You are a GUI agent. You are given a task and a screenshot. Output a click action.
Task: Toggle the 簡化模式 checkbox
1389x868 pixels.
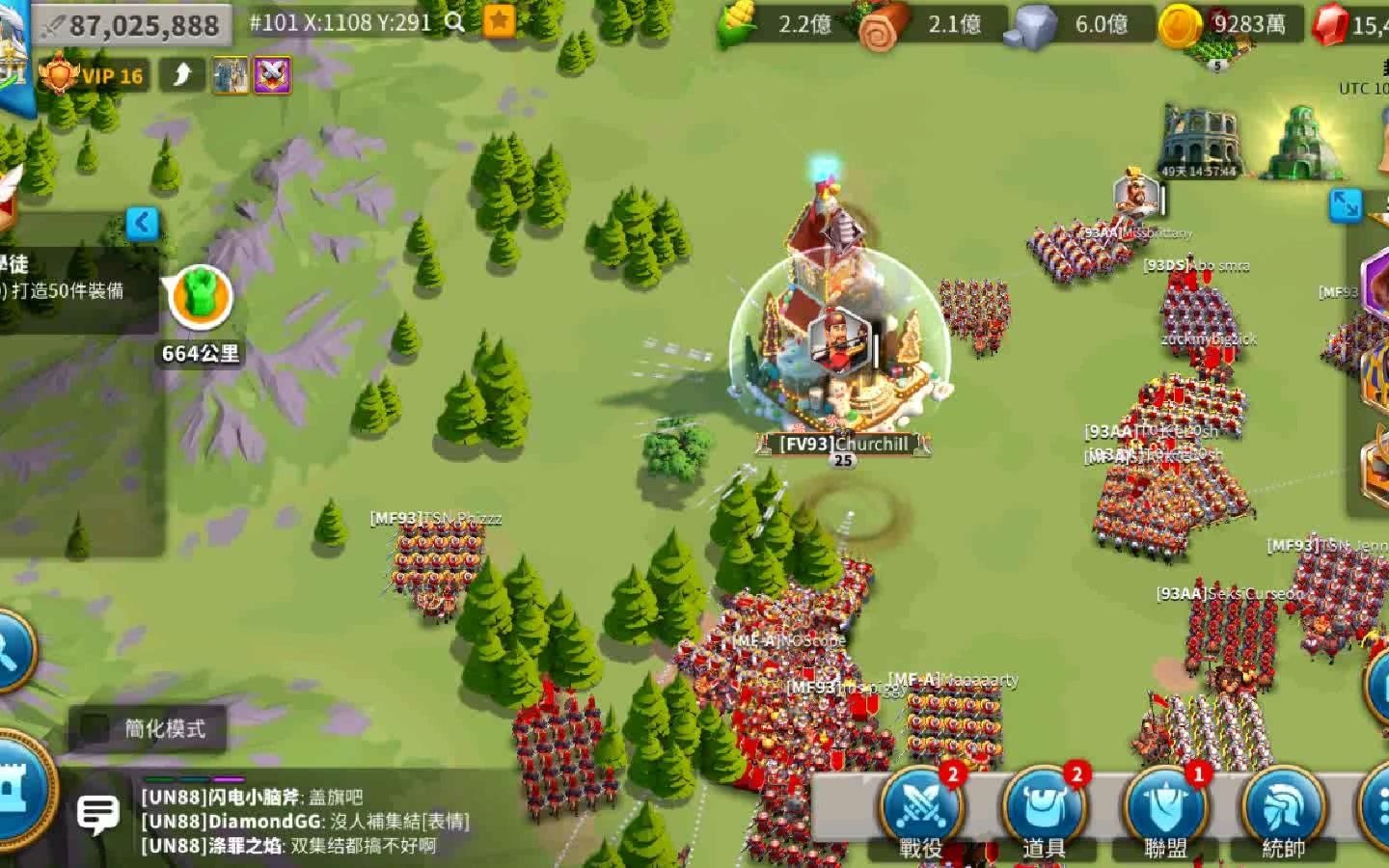(95, 728)
